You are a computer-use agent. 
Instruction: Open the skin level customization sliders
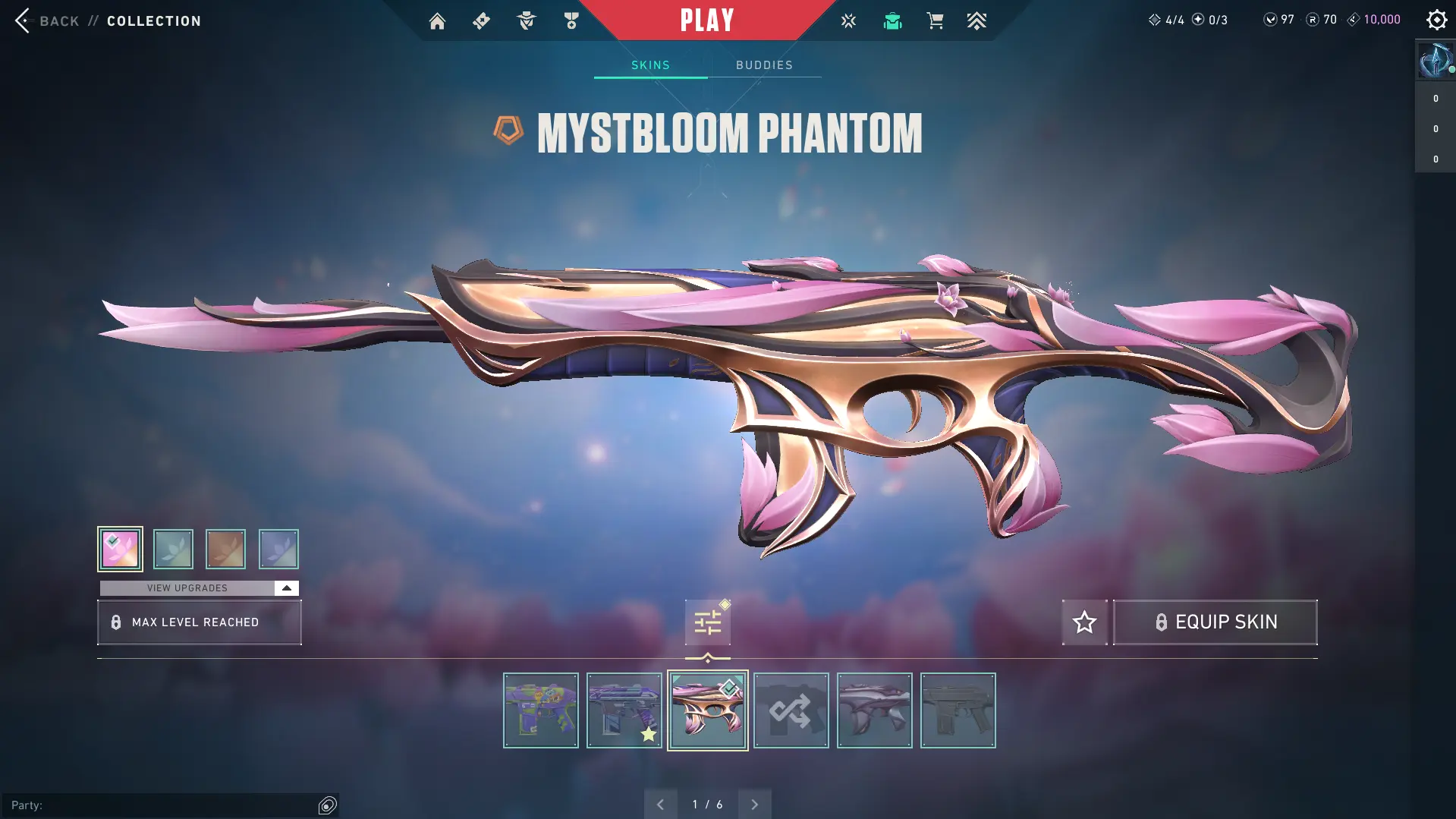click(x=707, y=621)
